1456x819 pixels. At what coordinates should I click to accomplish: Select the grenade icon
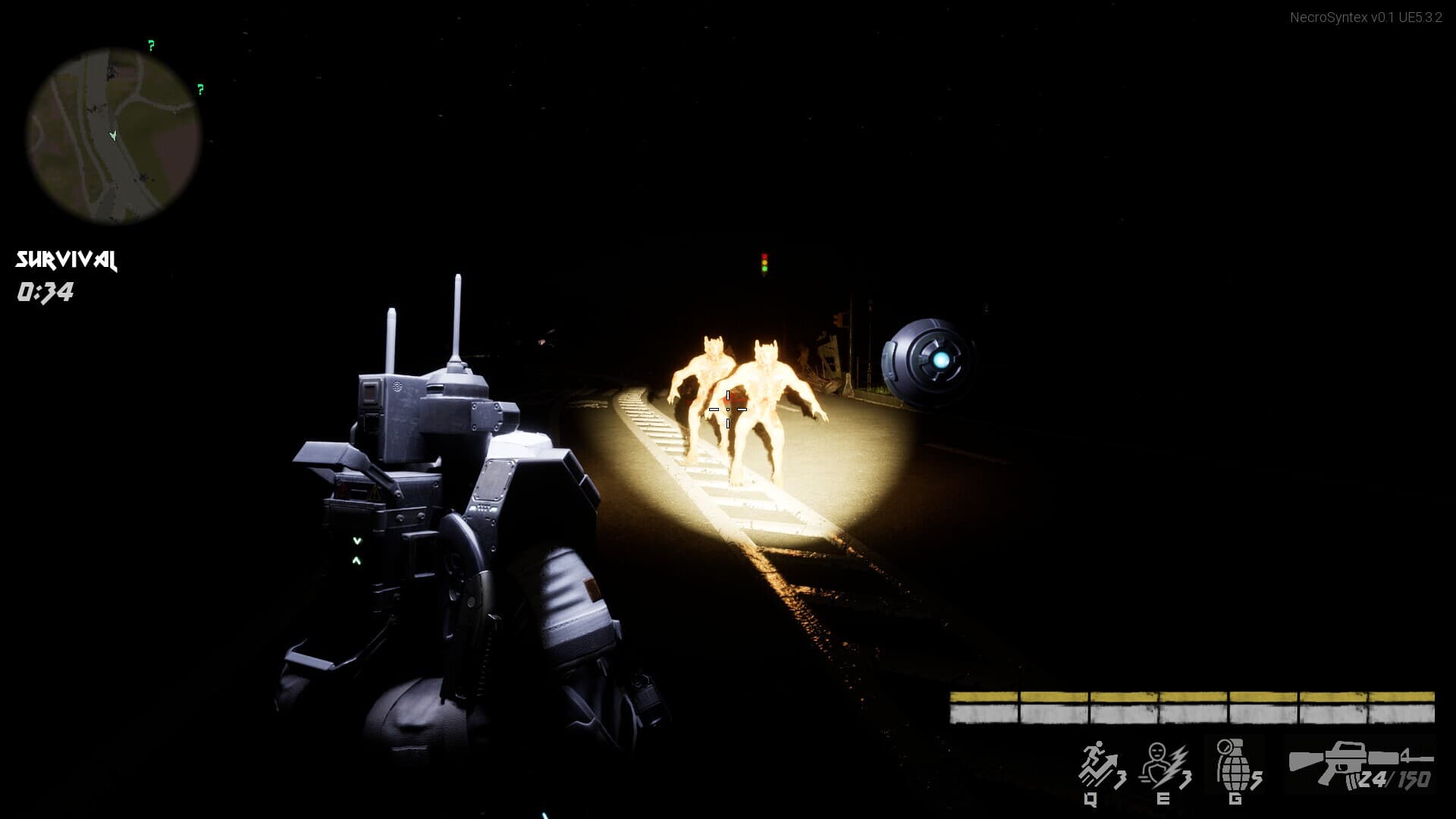coord(1232,763)
